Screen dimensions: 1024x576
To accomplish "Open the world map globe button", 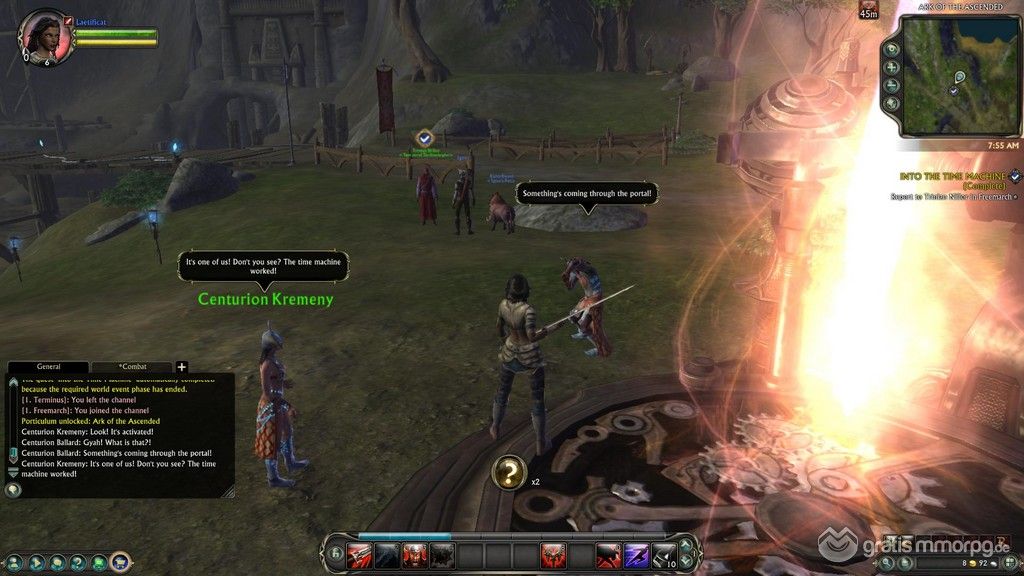I will [891, 103].
